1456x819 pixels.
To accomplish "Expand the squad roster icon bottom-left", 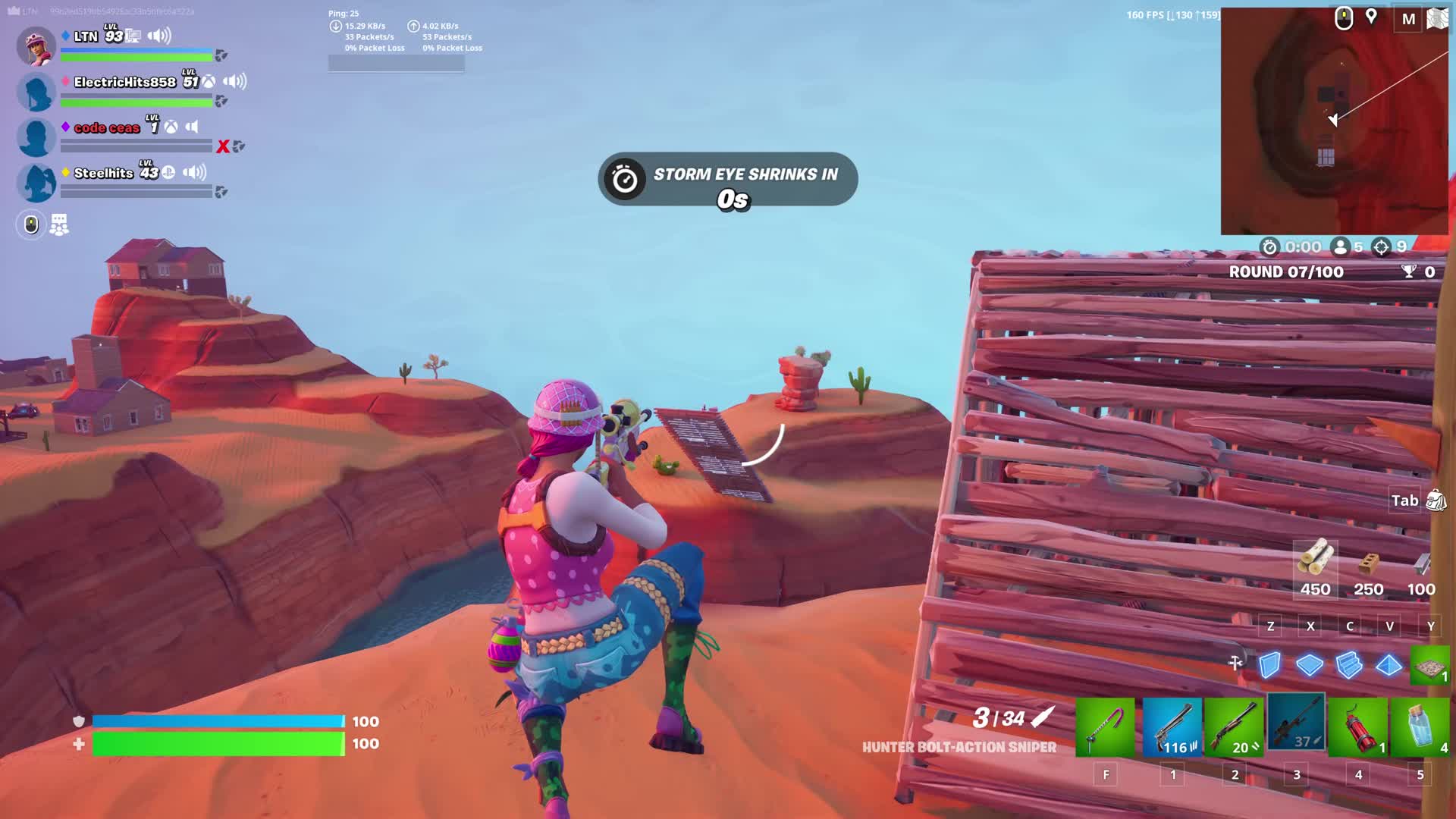I will 59,224.
